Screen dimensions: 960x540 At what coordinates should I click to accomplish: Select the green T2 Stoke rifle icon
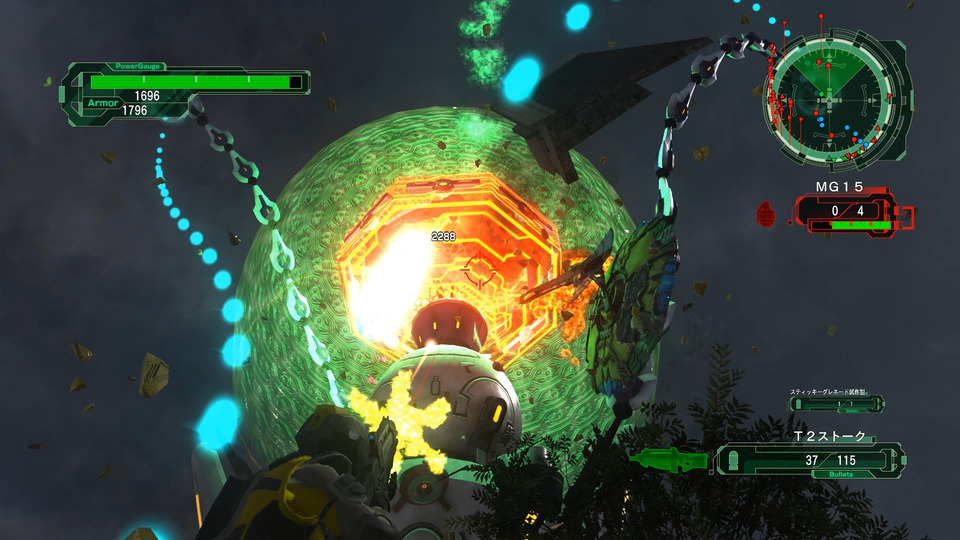coord(668,461)
